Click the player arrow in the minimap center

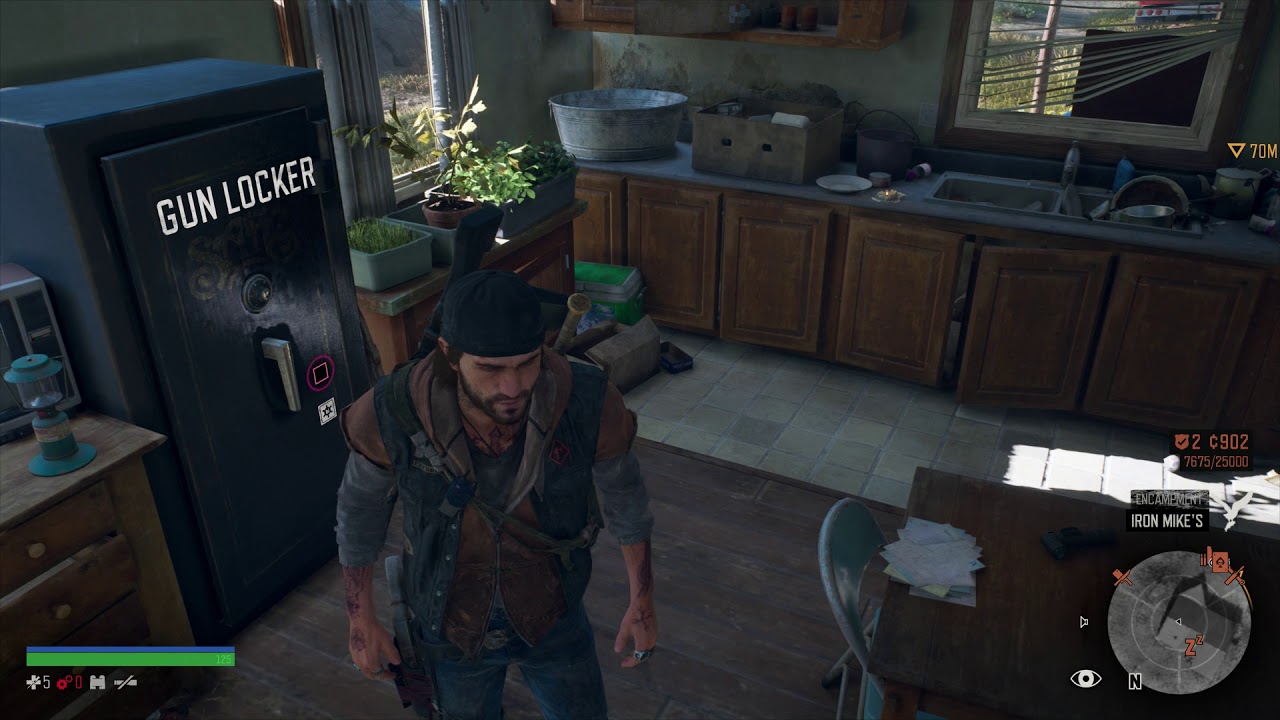pyautogui.click(x=1179, y=621)
